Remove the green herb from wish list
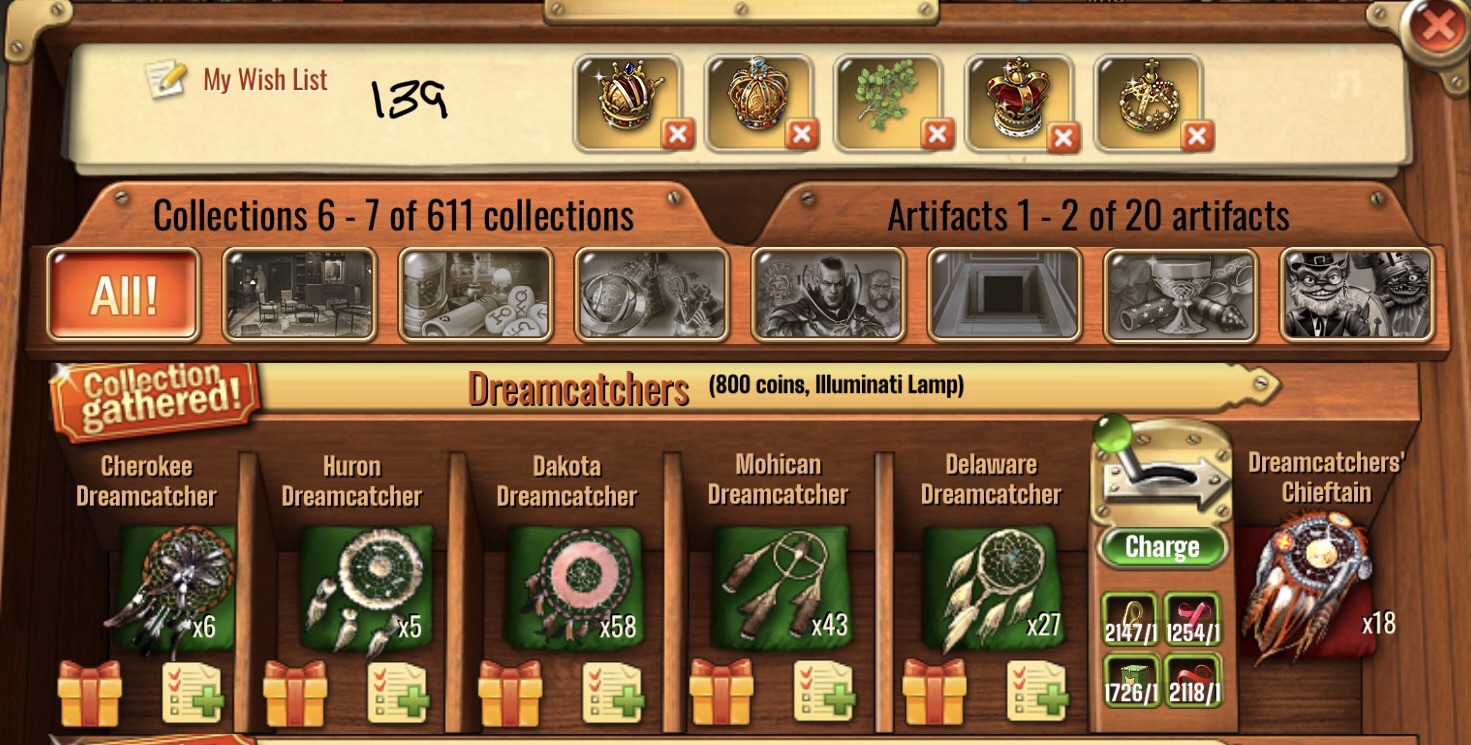Viewport: 1471px width, 745px height. tap(936, 134)
